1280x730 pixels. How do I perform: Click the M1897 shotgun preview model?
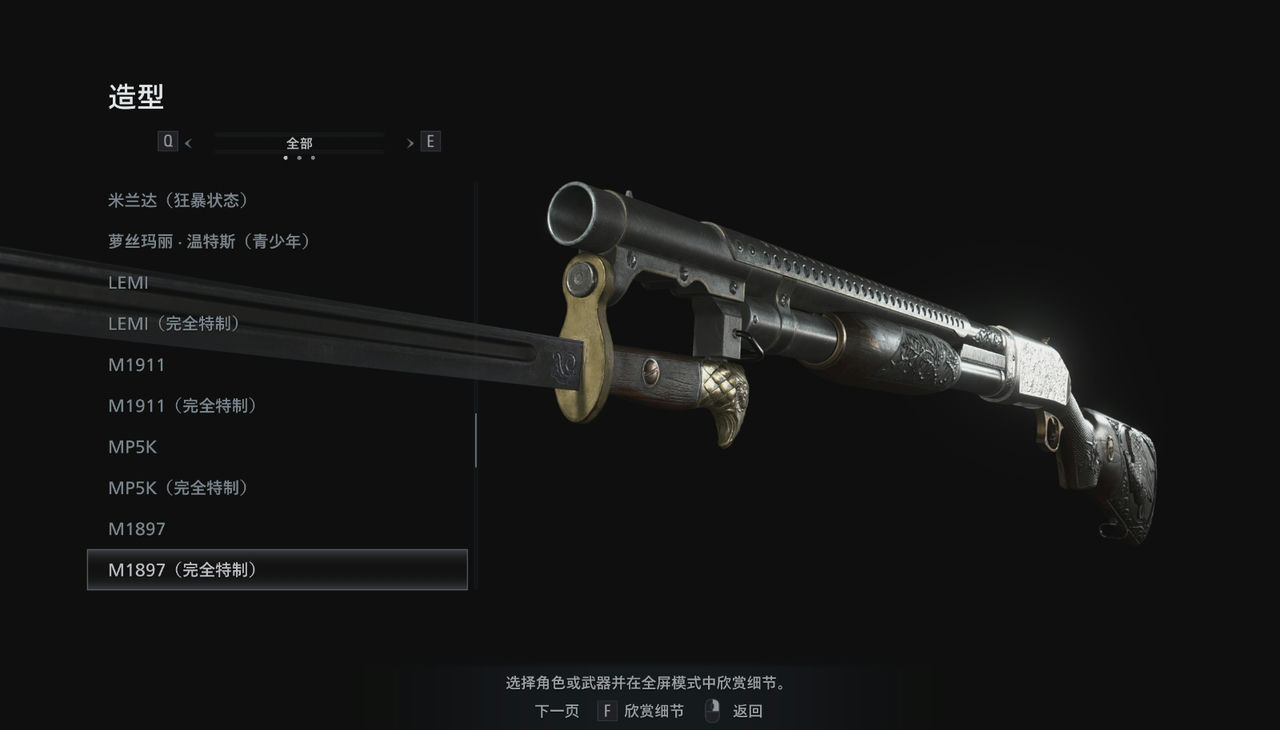[850, 350]
